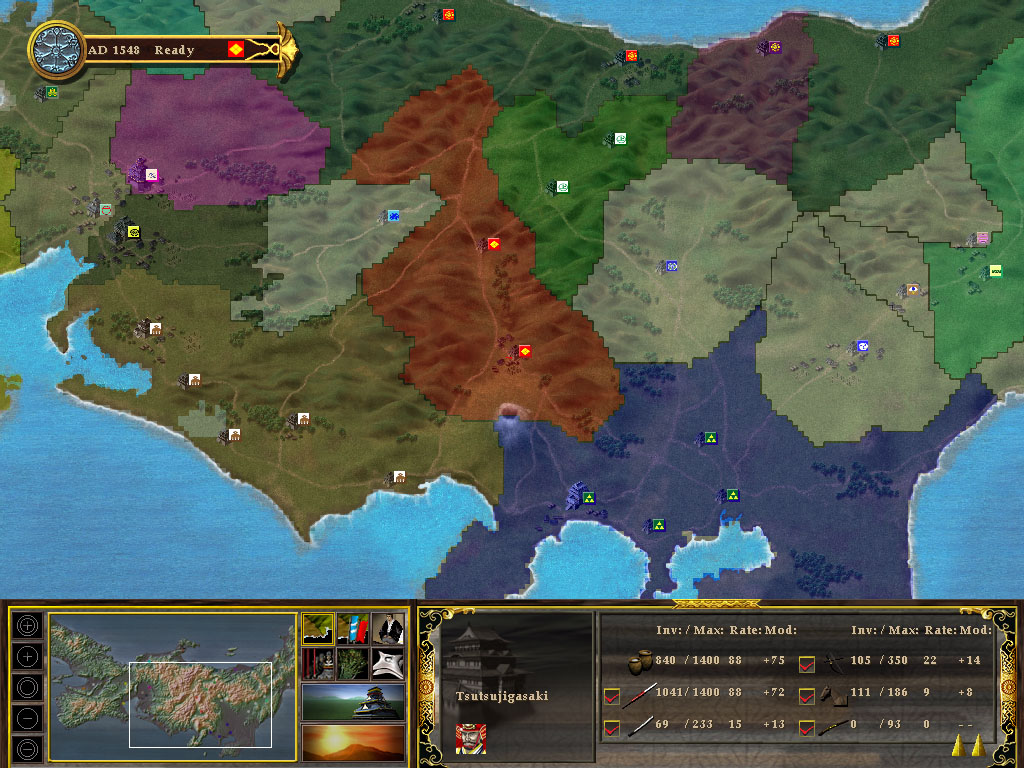Activate the terrain map view icon
Screen dimensions: 1024x768
coord(319,629)
